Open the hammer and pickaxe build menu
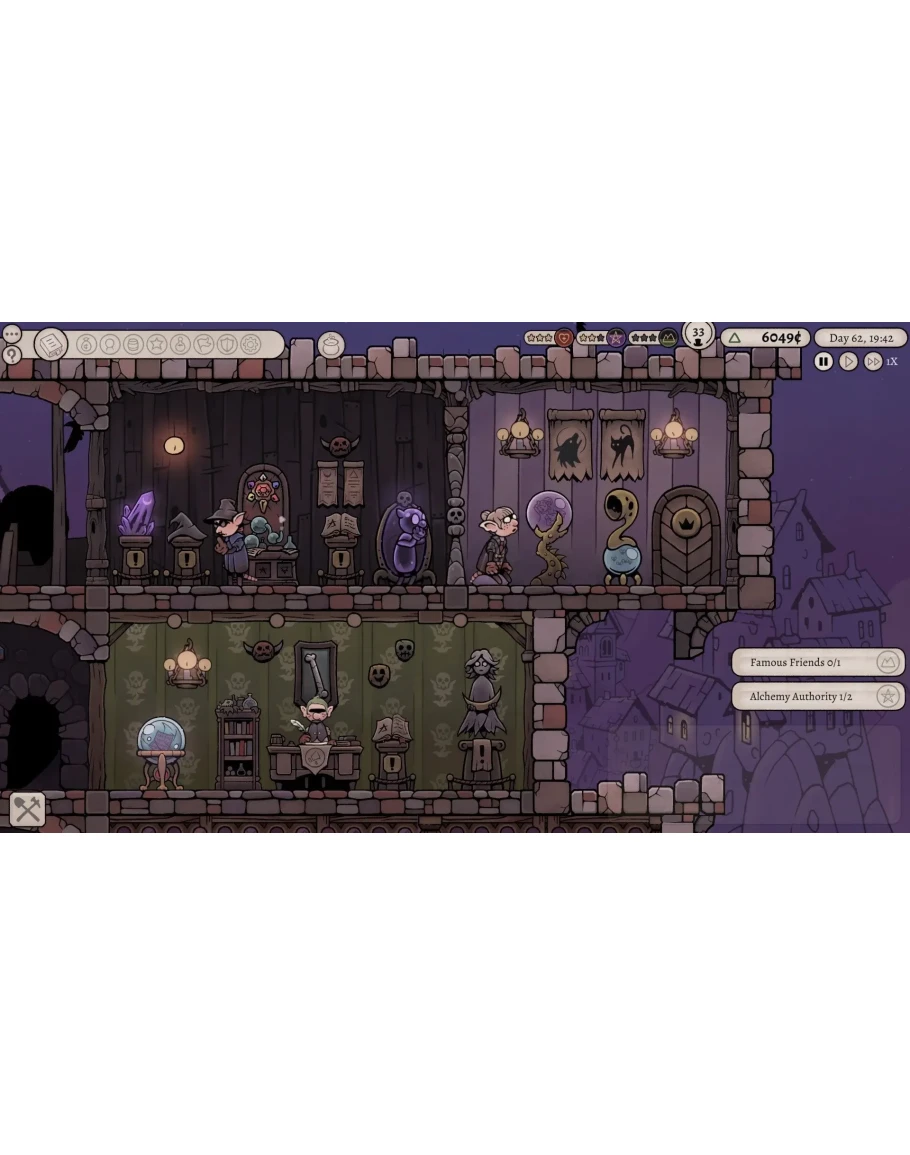 [27, 809]
